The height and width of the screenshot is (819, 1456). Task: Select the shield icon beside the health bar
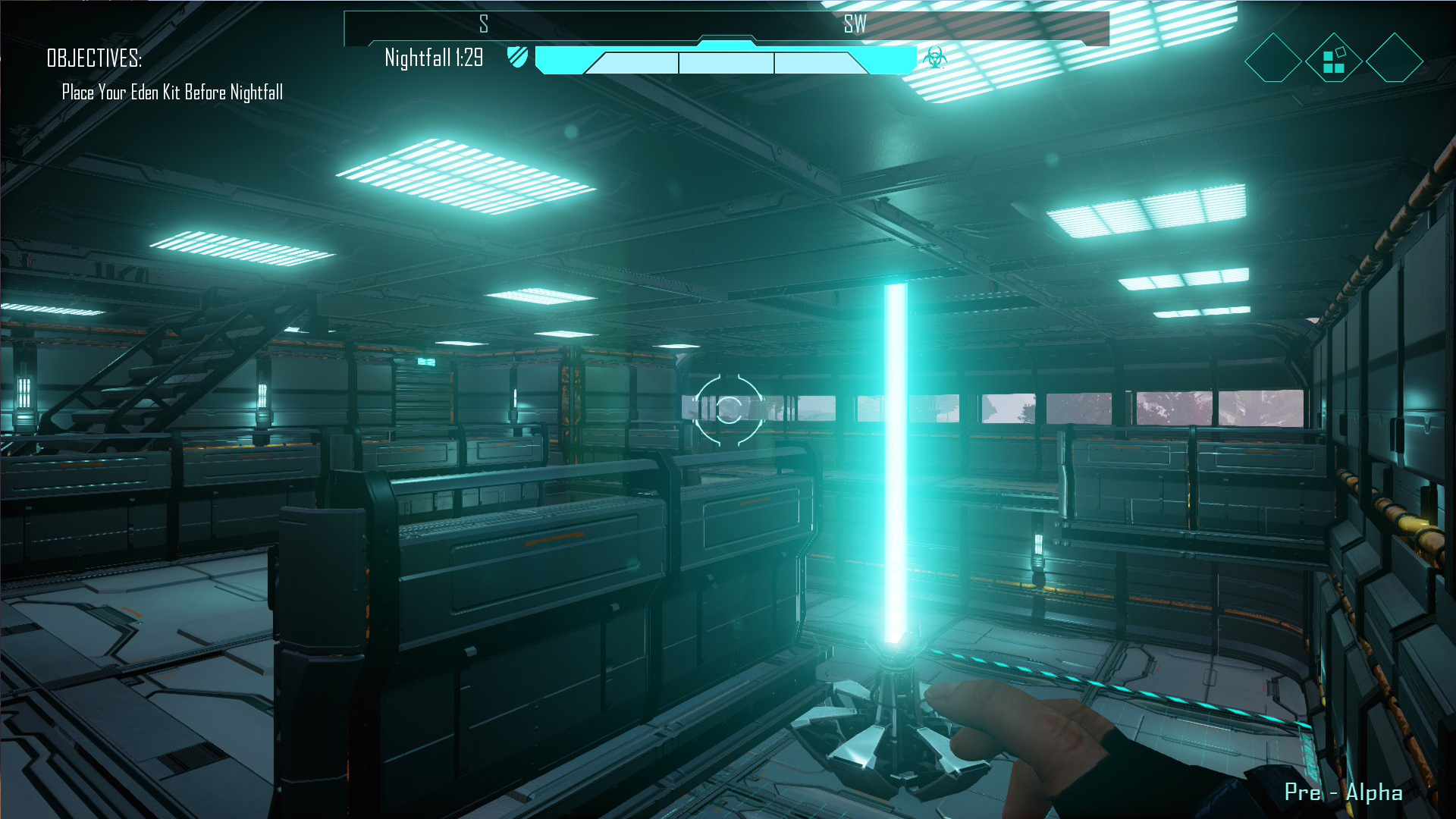coord(518,58)
